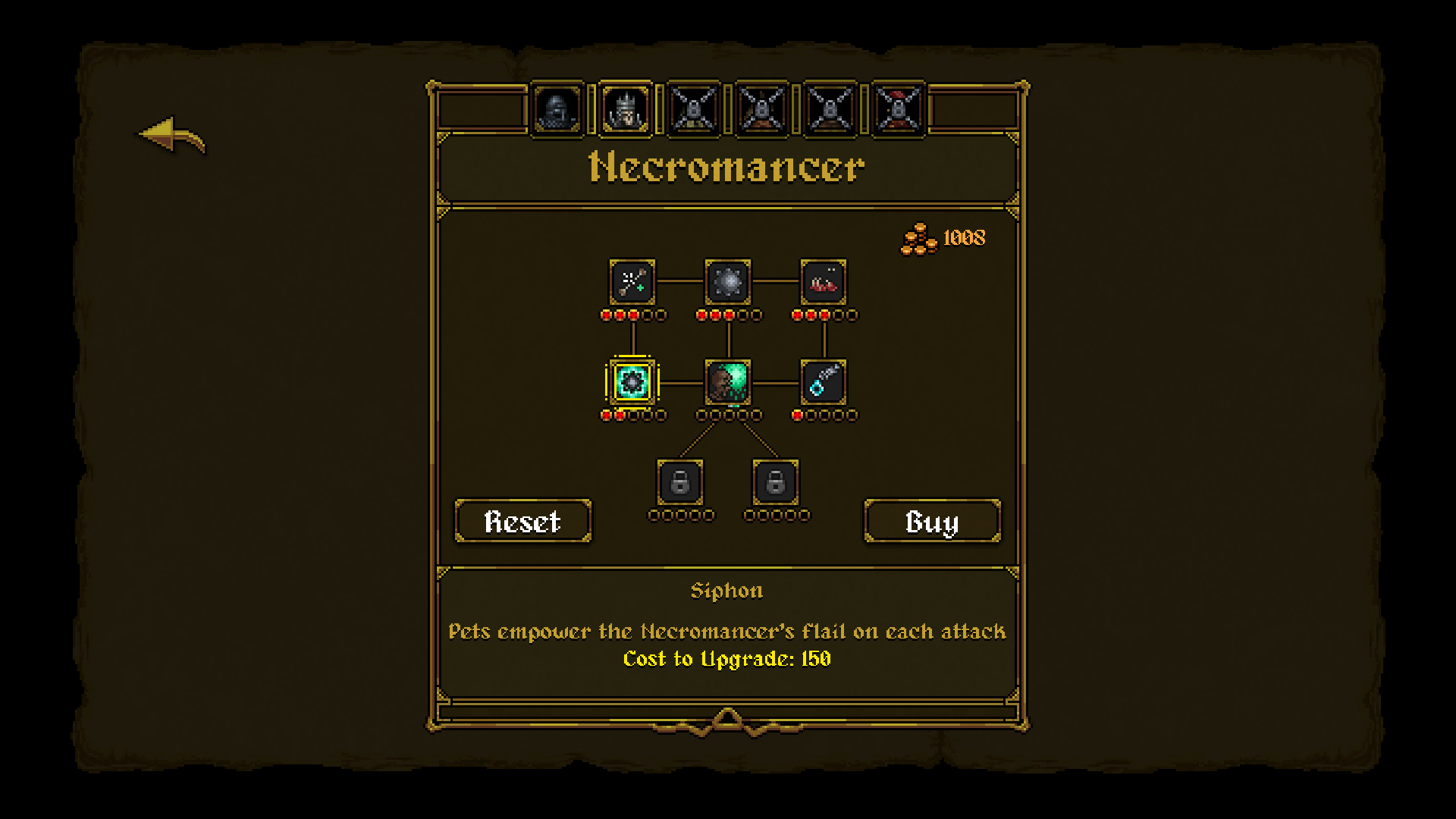This screenshot has width=1456, height=819.
Task: Select the wand upgrade skill icon
Action: (x=633, y=282)
